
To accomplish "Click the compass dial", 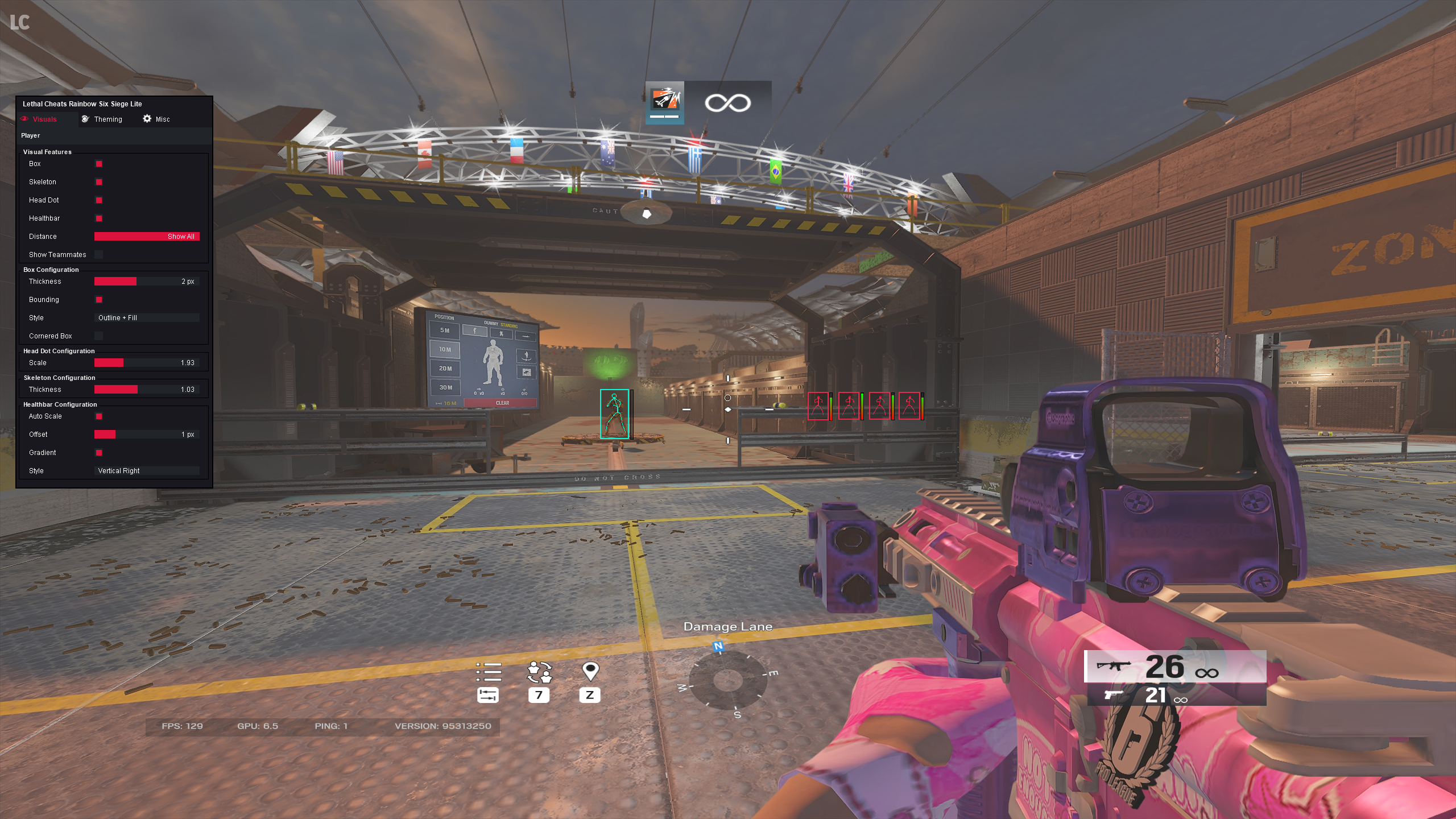I will coord(727,680).
